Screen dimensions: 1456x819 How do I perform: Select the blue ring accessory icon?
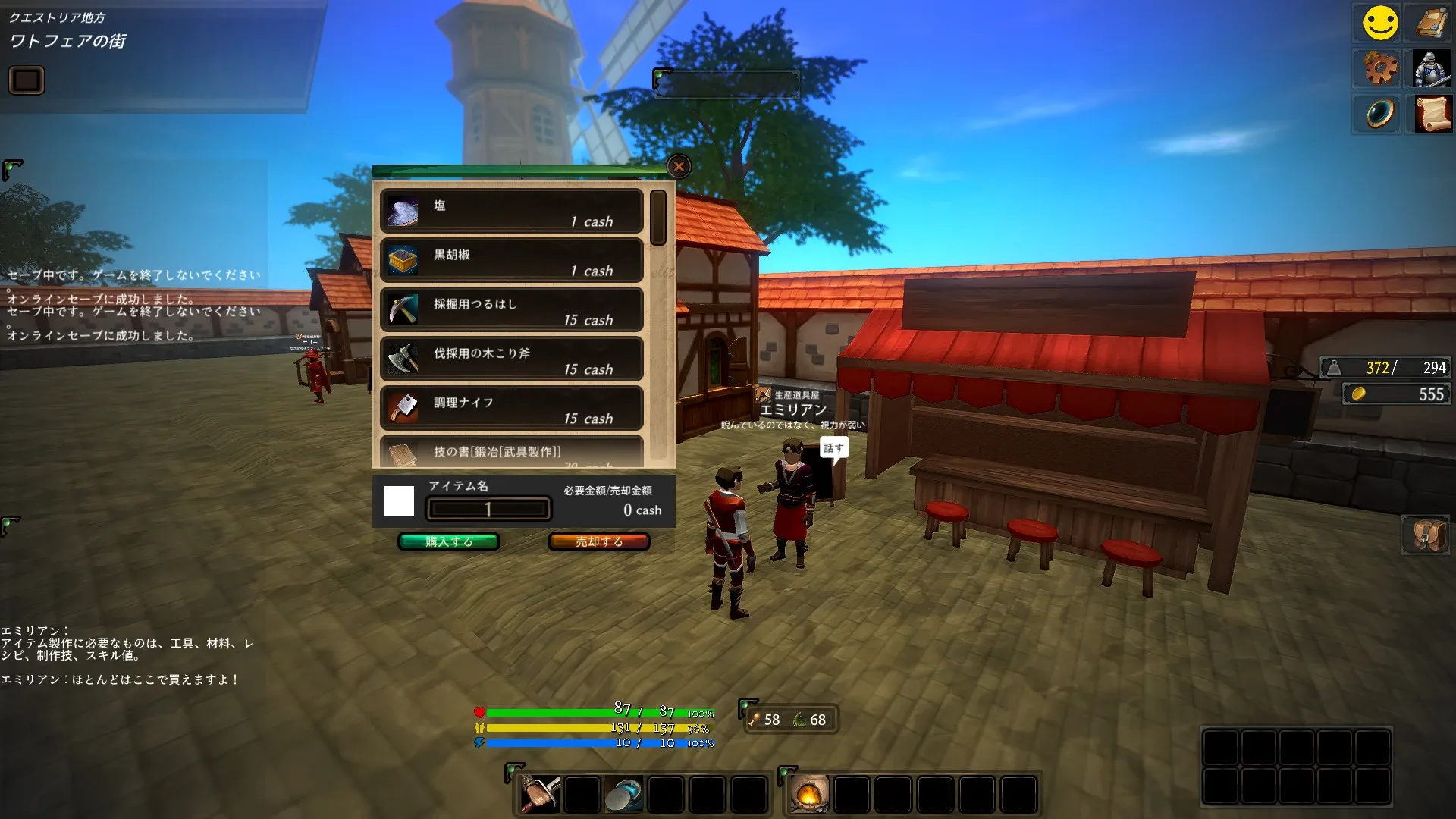click(1378, 114)
